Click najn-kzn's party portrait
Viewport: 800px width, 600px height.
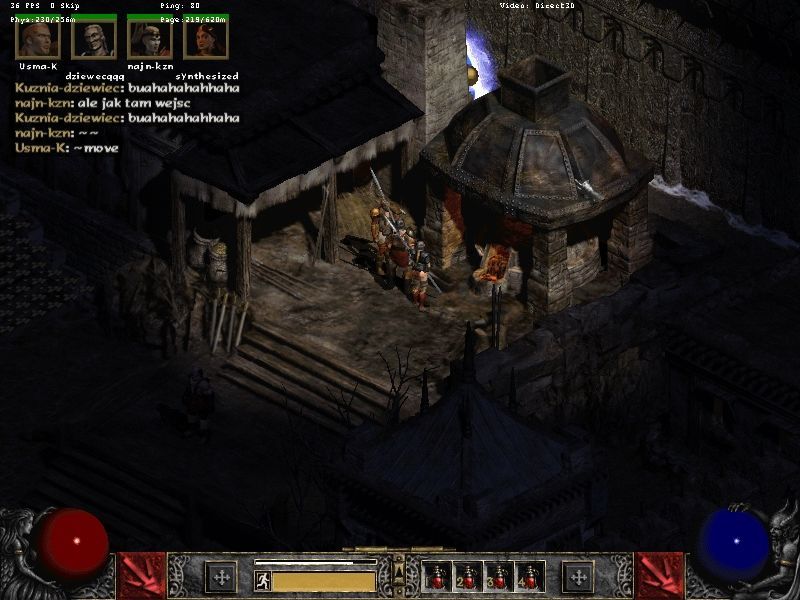click(149, 39)
